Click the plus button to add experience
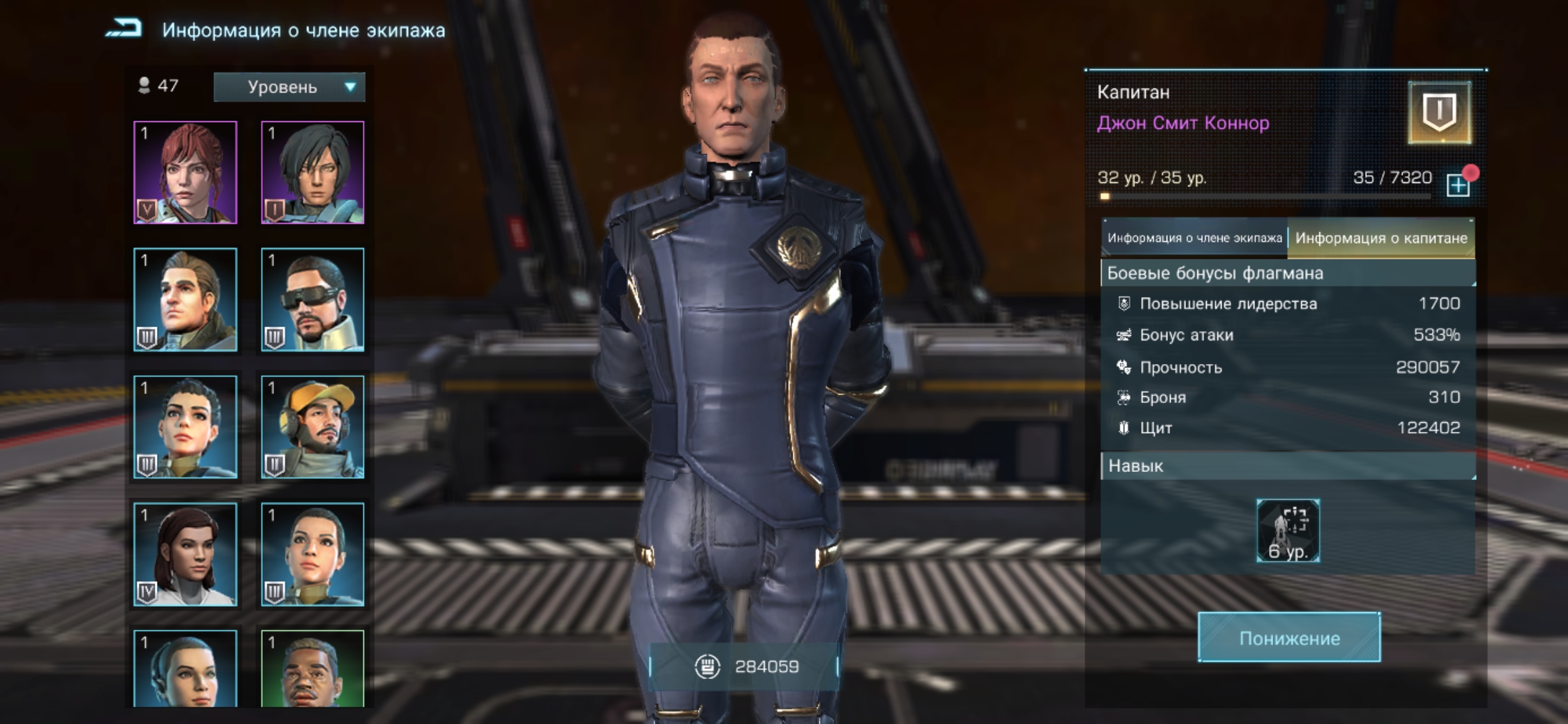The width and height of the screenshot is (1568, 724). click(1457, 185)
